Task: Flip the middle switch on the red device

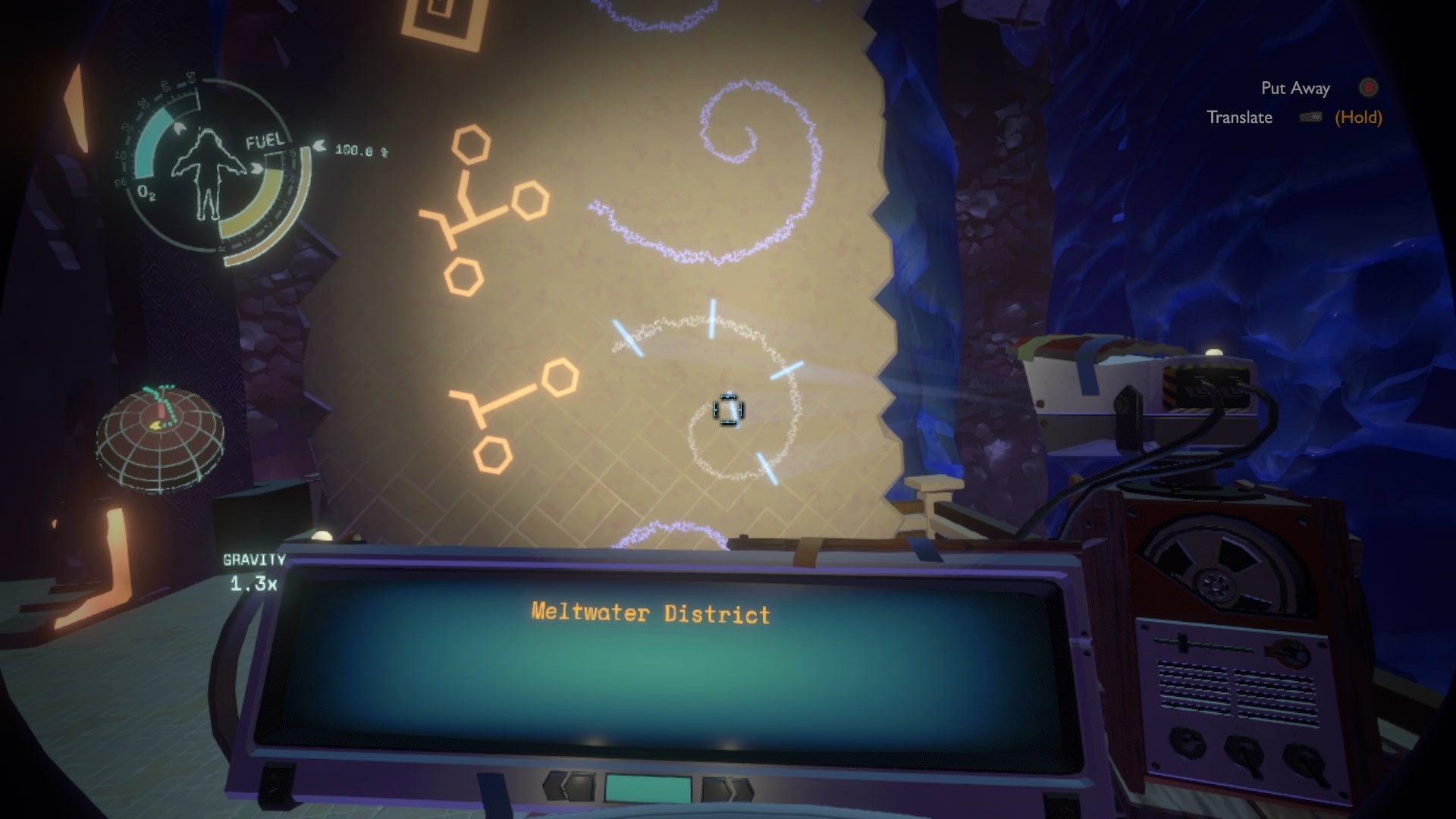Action: [1244, 753]
